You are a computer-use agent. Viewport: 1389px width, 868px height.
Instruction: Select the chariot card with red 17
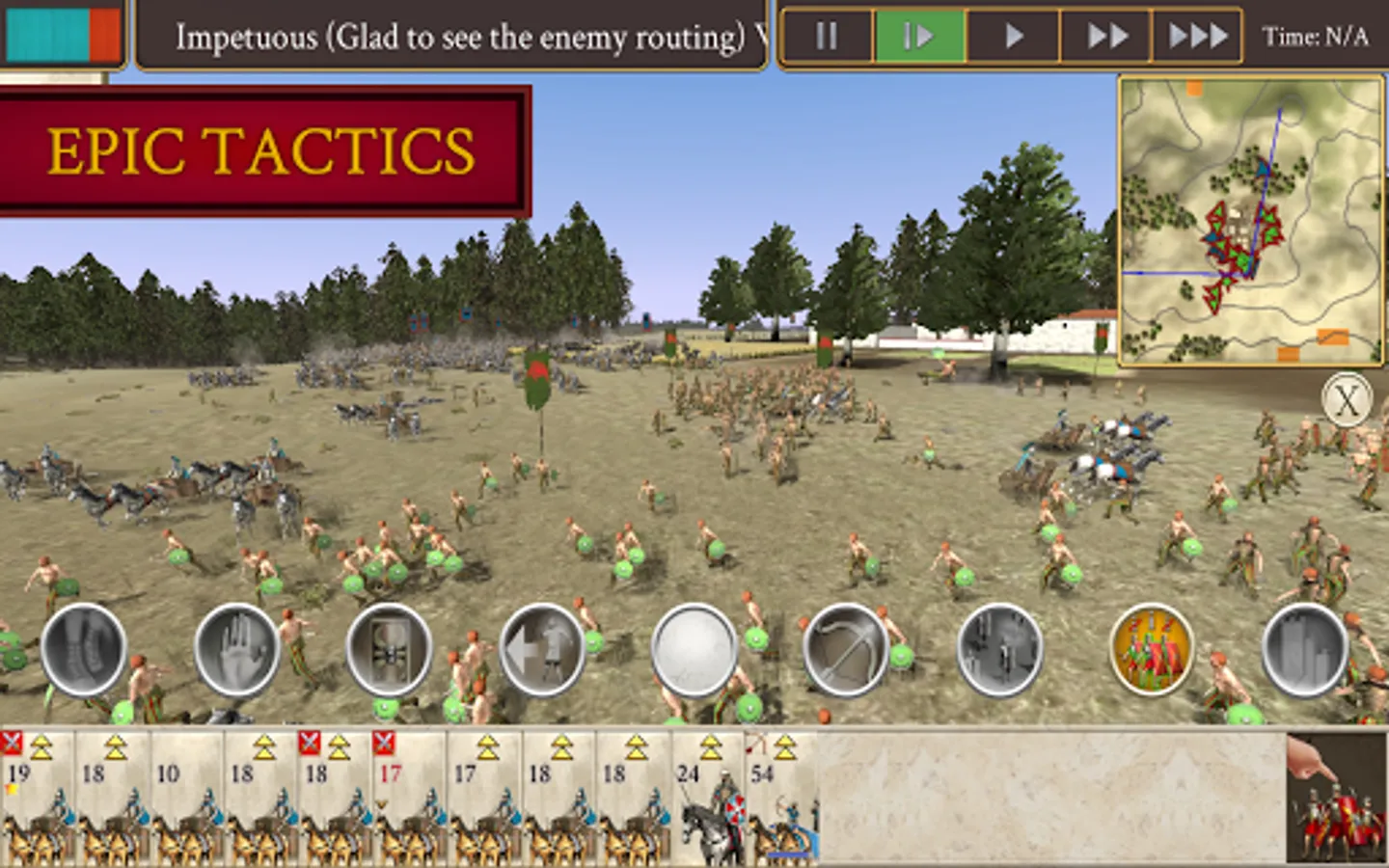click(x=409, y=799)
